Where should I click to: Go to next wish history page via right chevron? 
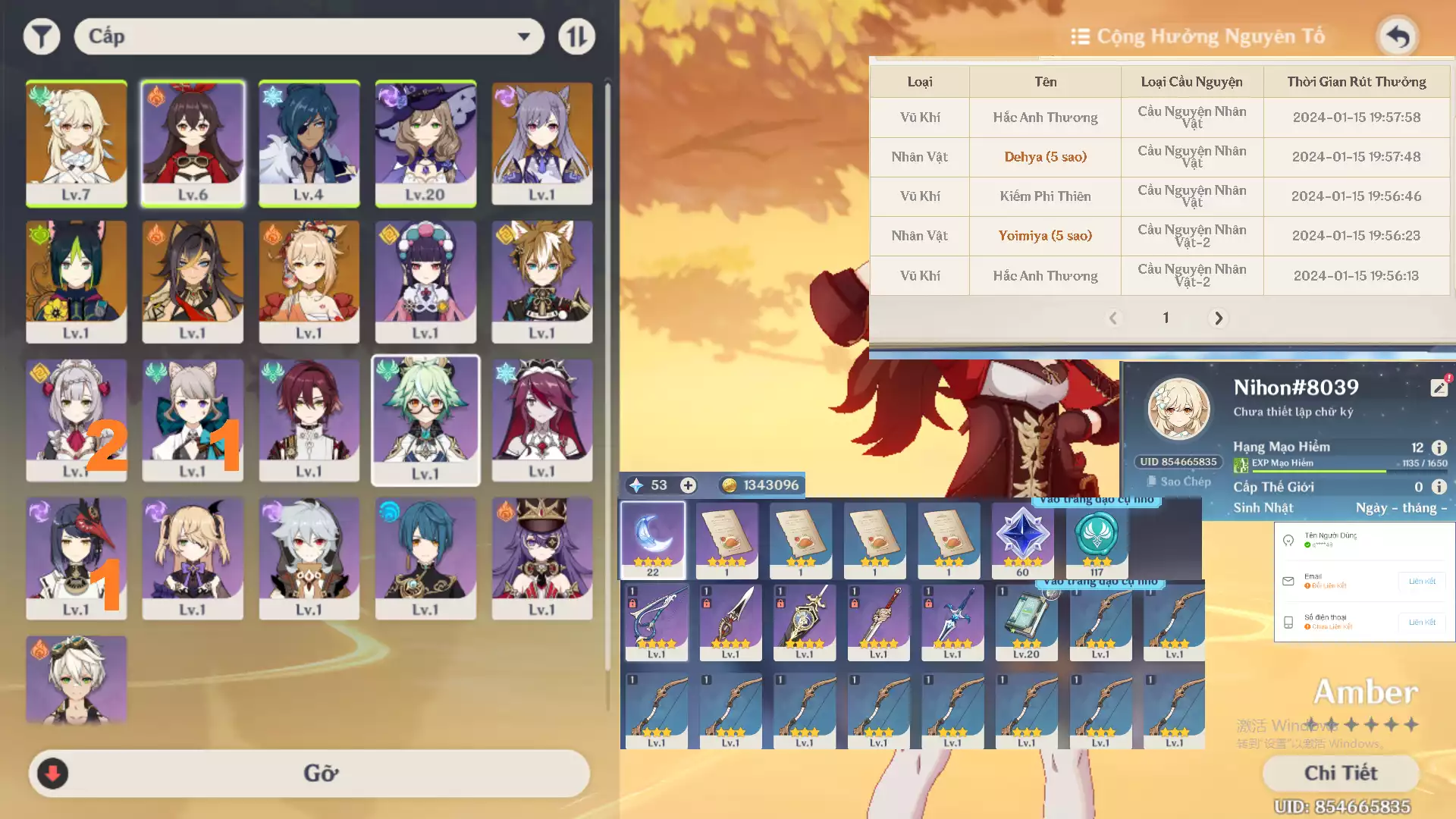click(x=1218, y=318)
